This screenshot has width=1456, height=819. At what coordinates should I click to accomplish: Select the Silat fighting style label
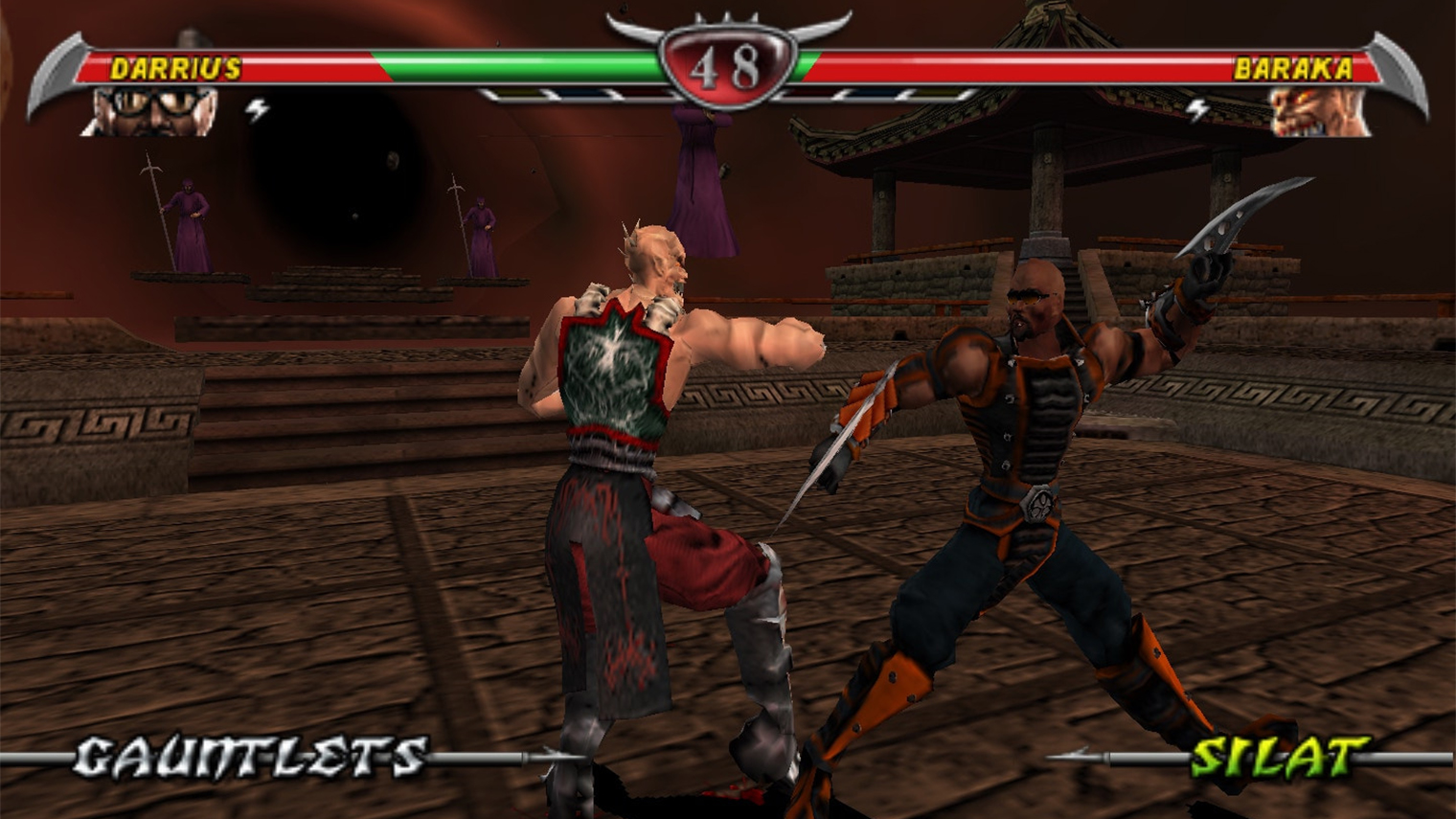click(1279, 757)
